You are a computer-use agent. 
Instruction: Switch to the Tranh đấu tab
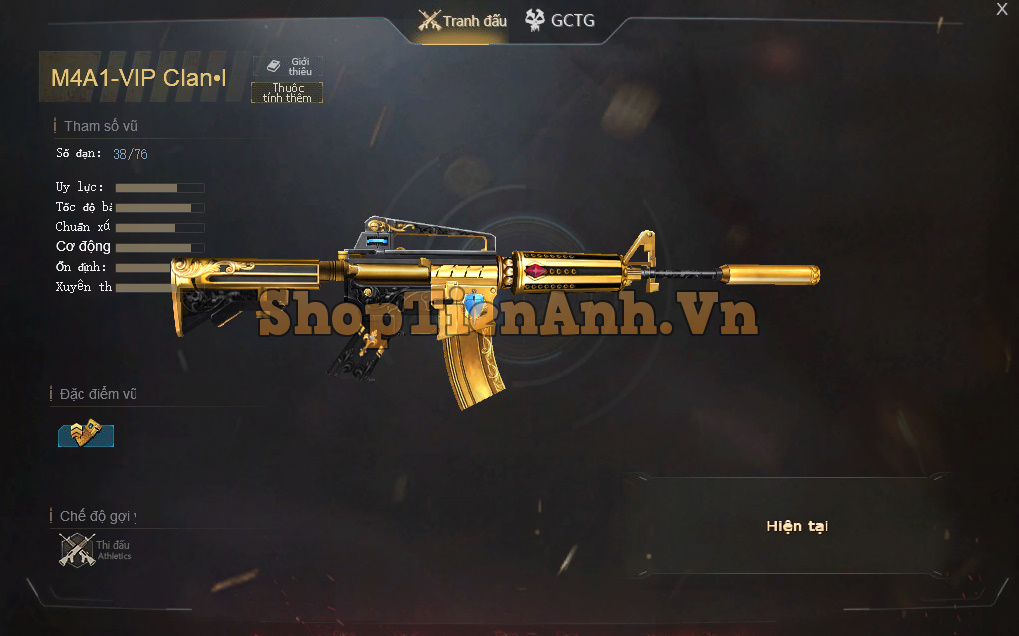coord(463,21)
